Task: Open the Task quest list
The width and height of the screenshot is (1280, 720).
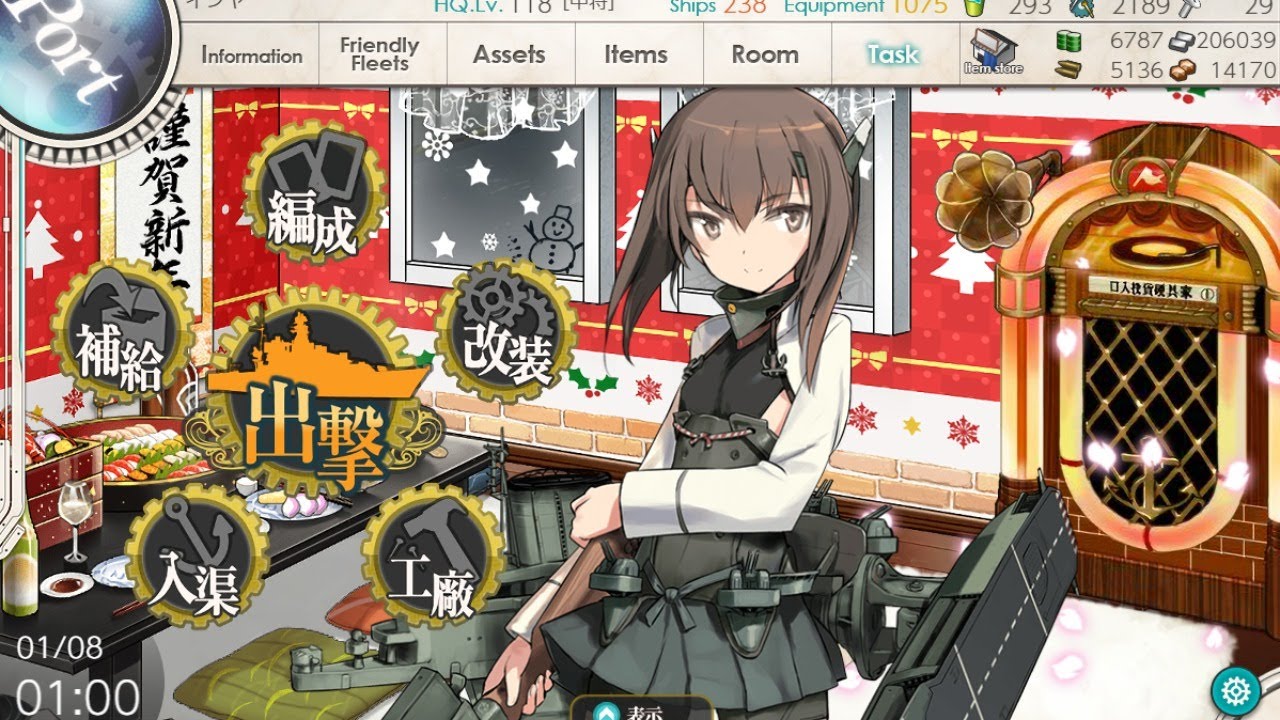Action: tap(892, 54)
